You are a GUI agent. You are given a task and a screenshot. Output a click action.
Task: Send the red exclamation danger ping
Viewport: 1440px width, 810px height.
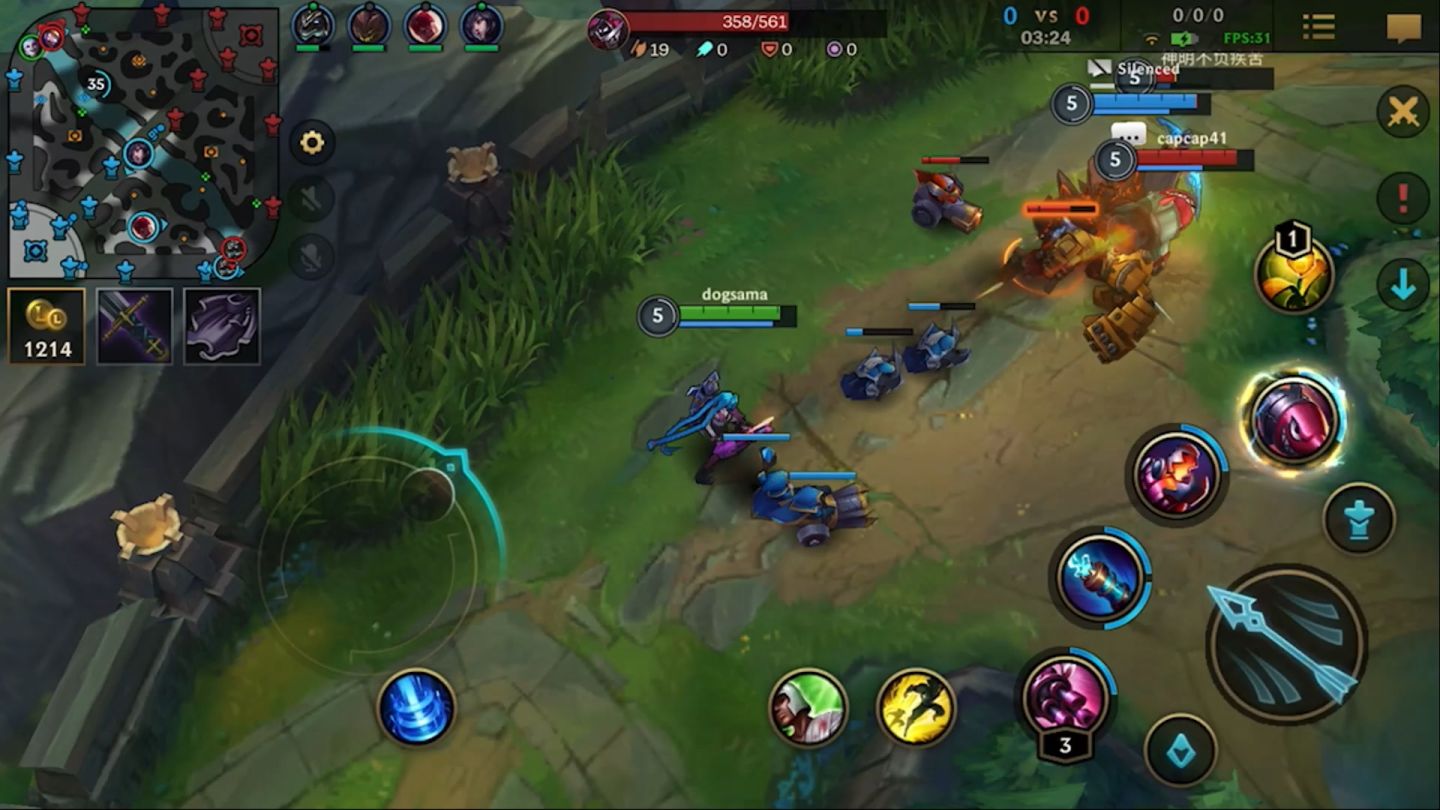1402,198
